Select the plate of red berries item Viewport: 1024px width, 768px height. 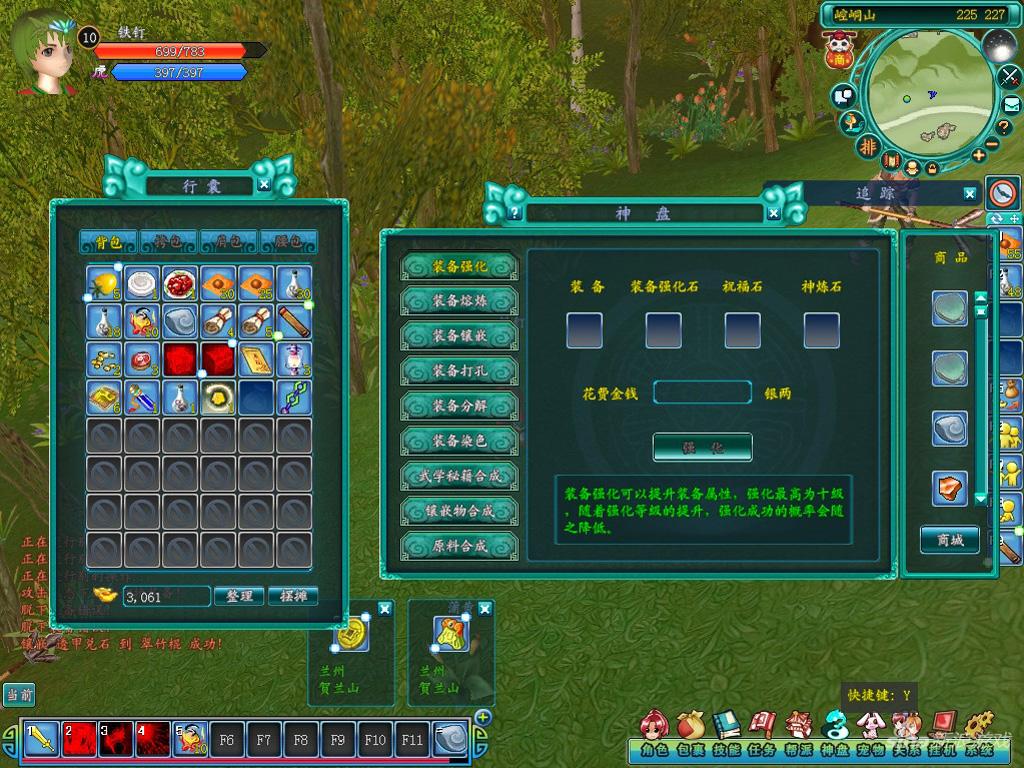pos(180,284)
